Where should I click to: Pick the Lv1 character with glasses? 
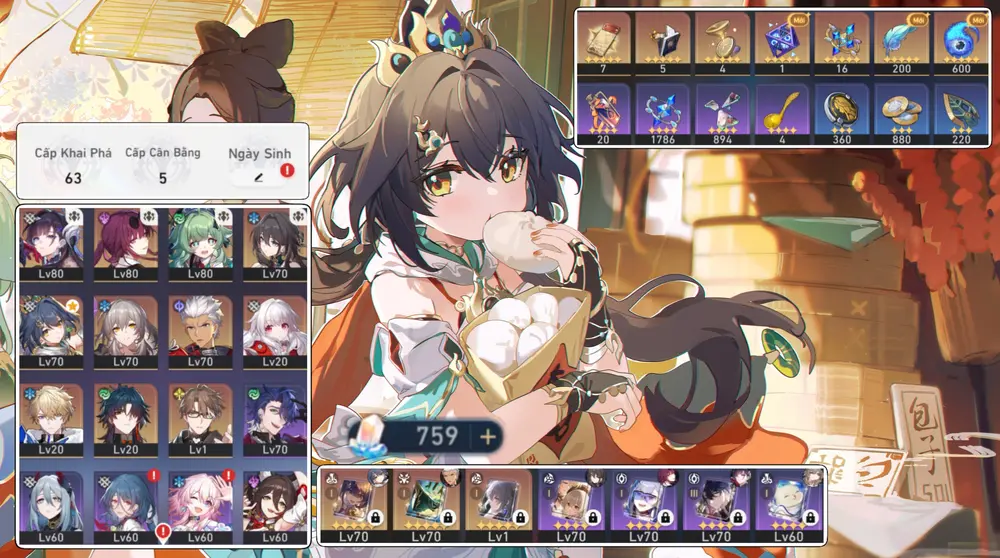point(199,417)
